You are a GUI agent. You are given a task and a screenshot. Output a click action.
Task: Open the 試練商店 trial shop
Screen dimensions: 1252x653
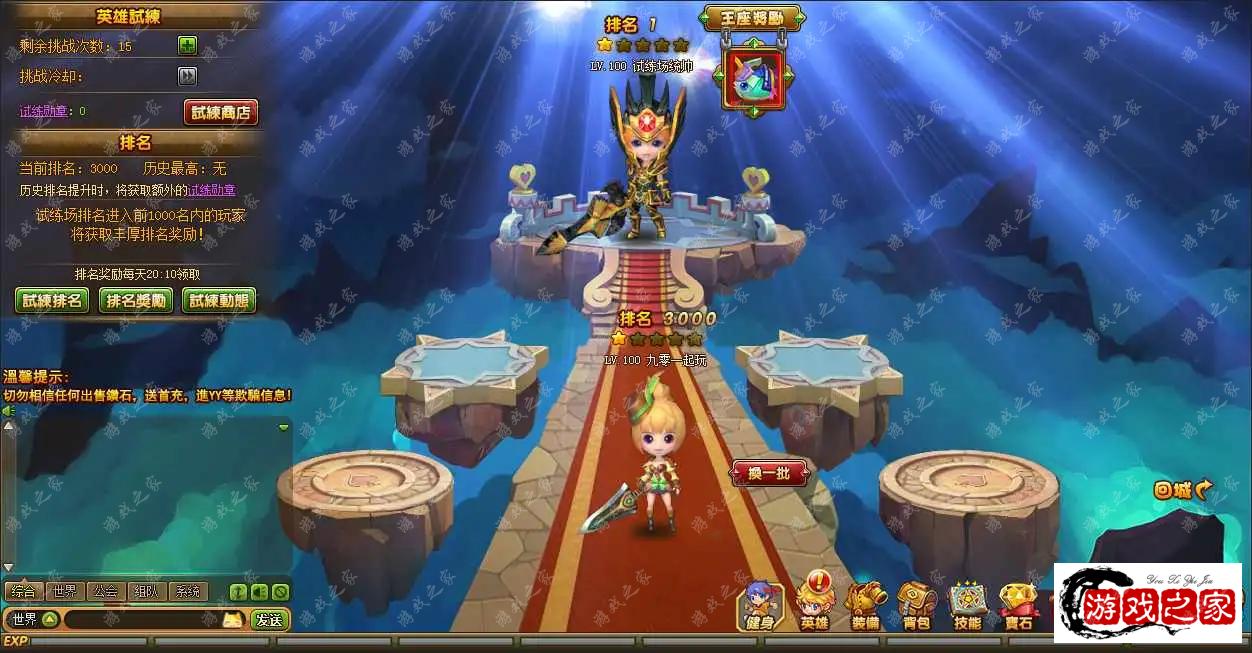(220, 112)
